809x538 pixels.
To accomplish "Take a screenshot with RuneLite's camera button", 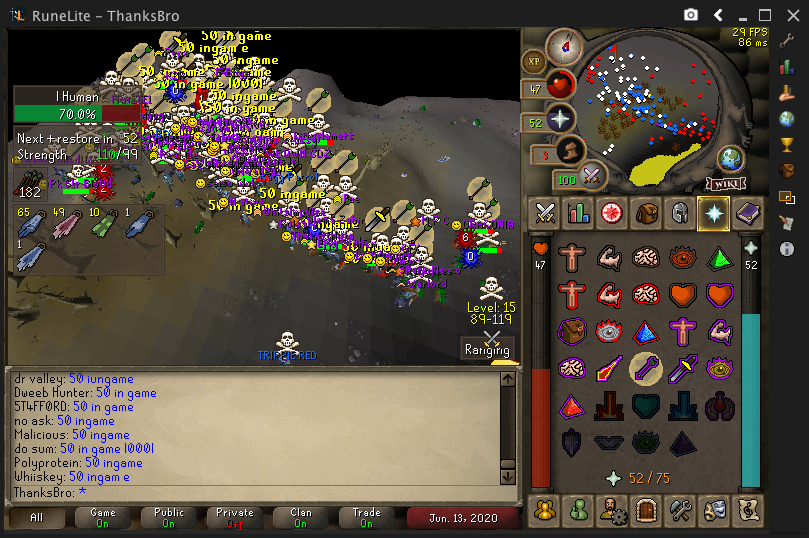I will (x=691, y=15).
